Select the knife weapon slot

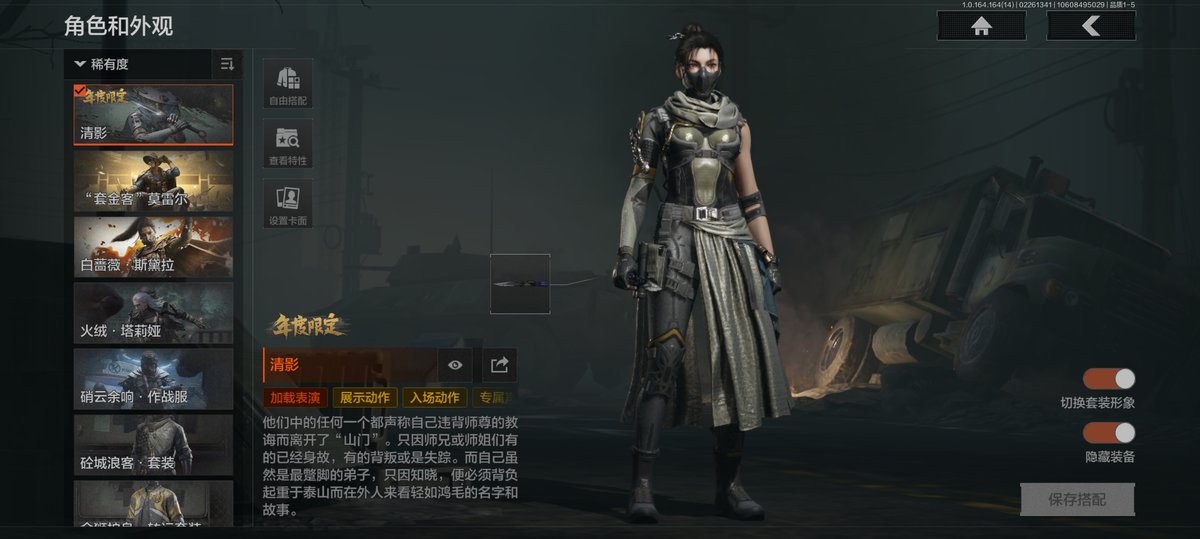520,284
